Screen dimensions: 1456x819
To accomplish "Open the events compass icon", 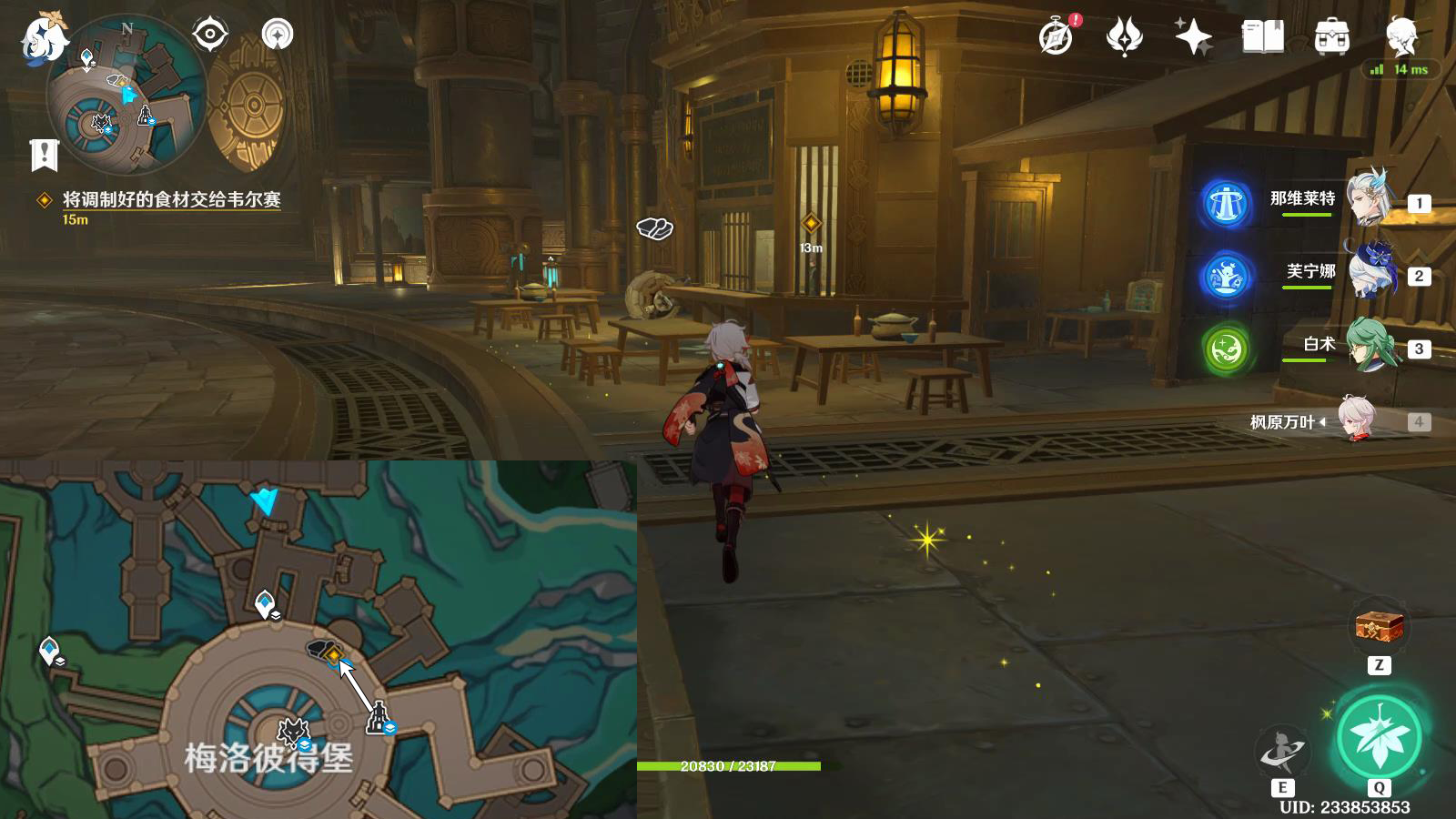I will pos(1057,36).
